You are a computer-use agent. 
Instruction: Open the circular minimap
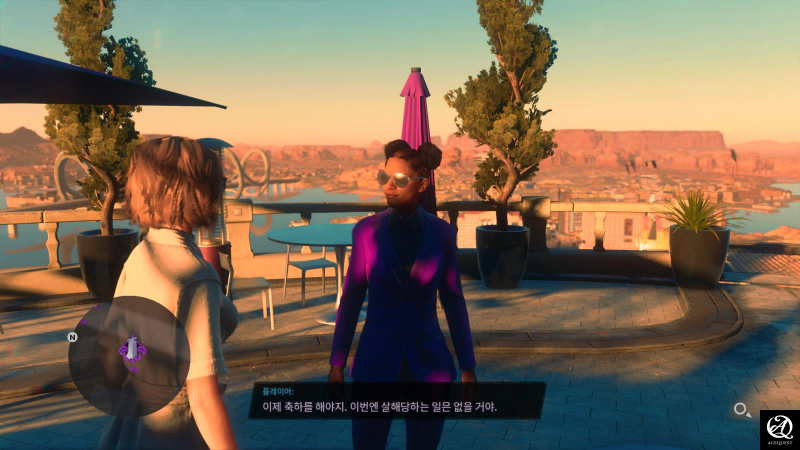(129, 356)
